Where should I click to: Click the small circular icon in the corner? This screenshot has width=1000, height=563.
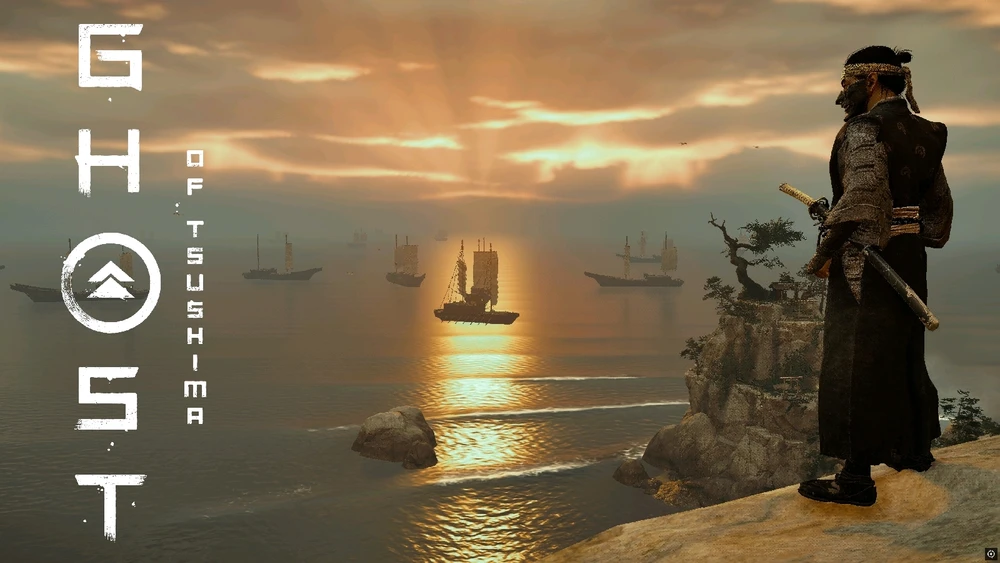coord(990,553)
